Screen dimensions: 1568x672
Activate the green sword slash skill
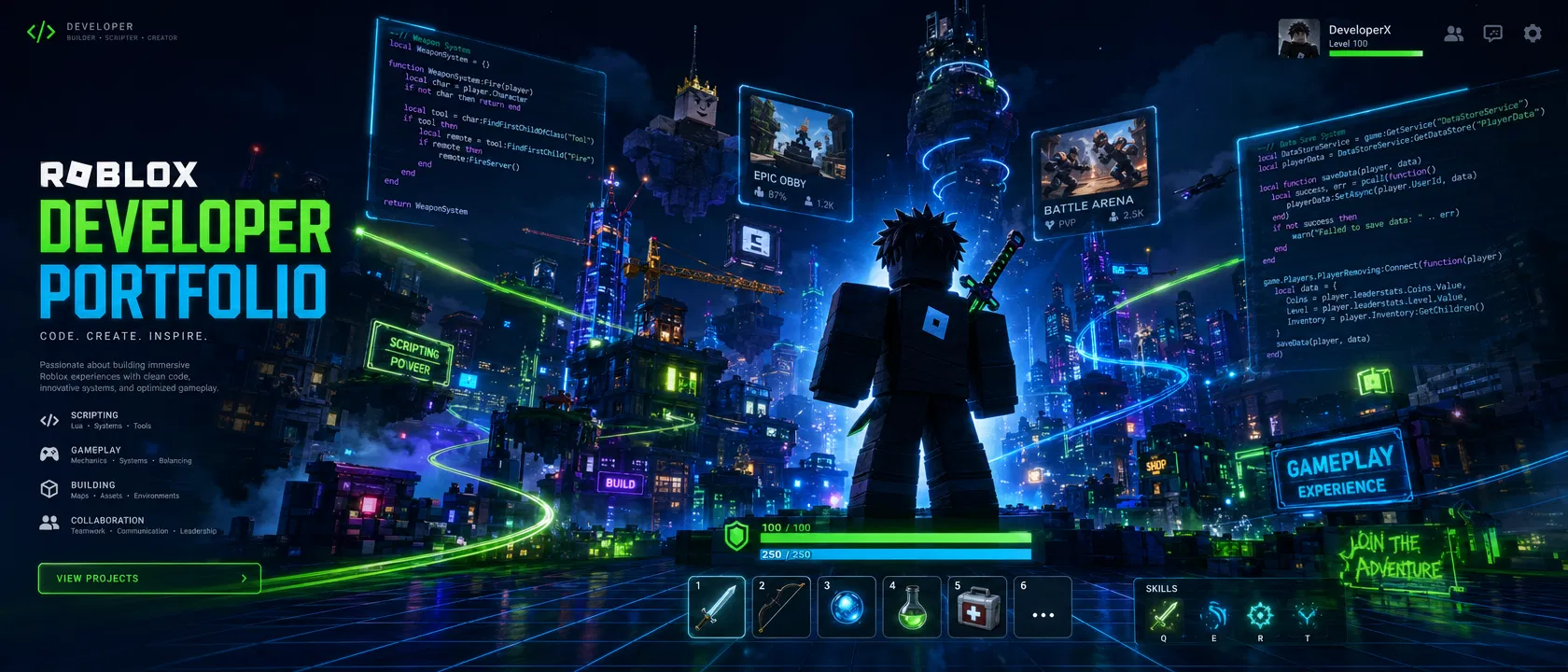click(1164, 616)
